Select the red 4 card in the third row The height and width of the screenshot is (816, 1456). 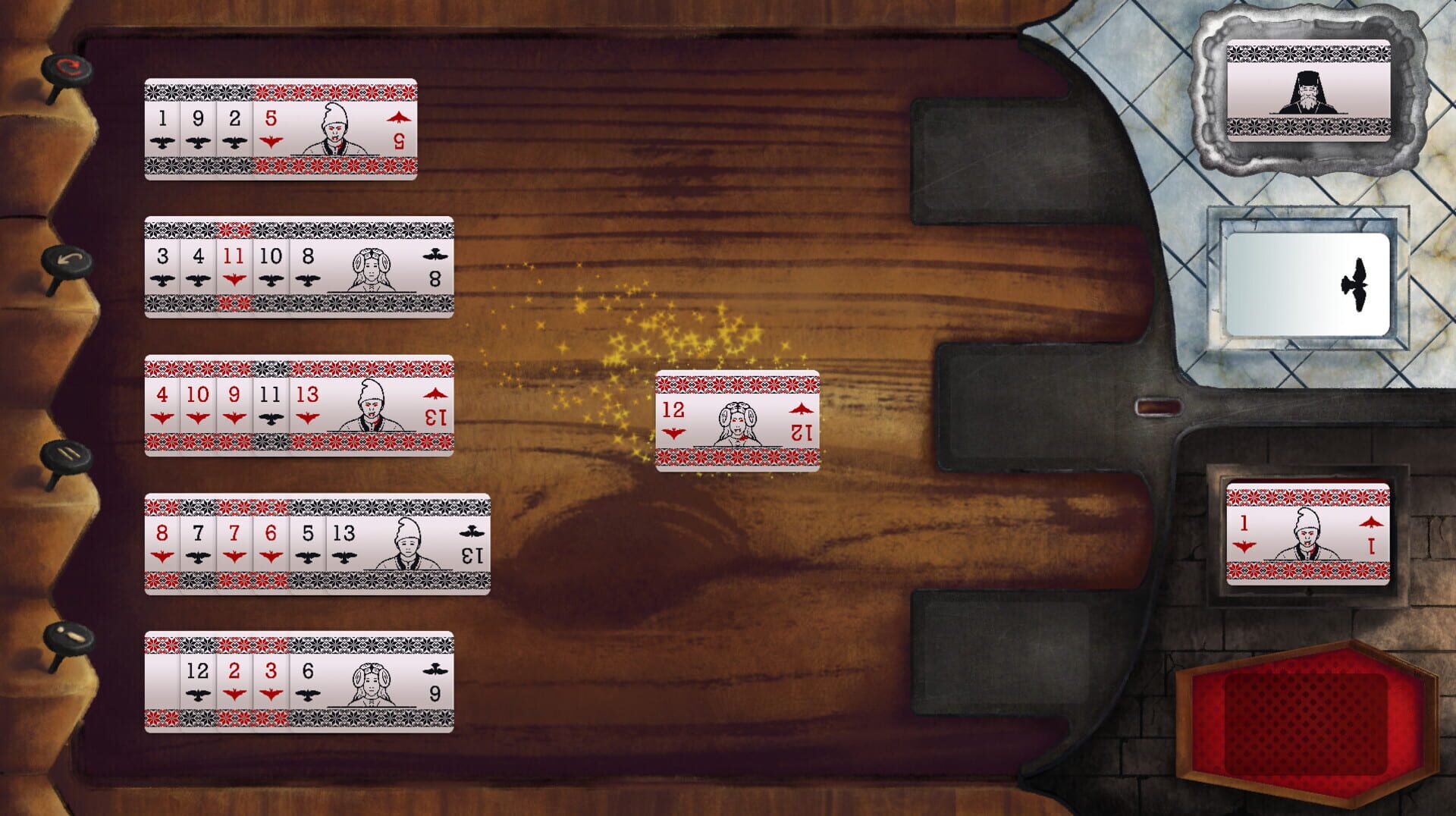[162, 395]
